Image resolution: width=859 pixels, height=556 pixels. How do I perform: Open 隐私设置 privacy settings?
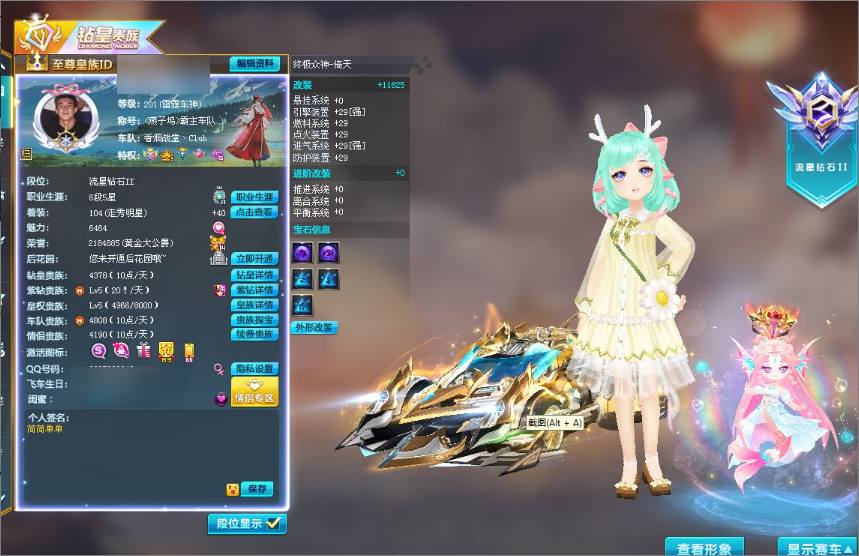click(x=255, y=368)
